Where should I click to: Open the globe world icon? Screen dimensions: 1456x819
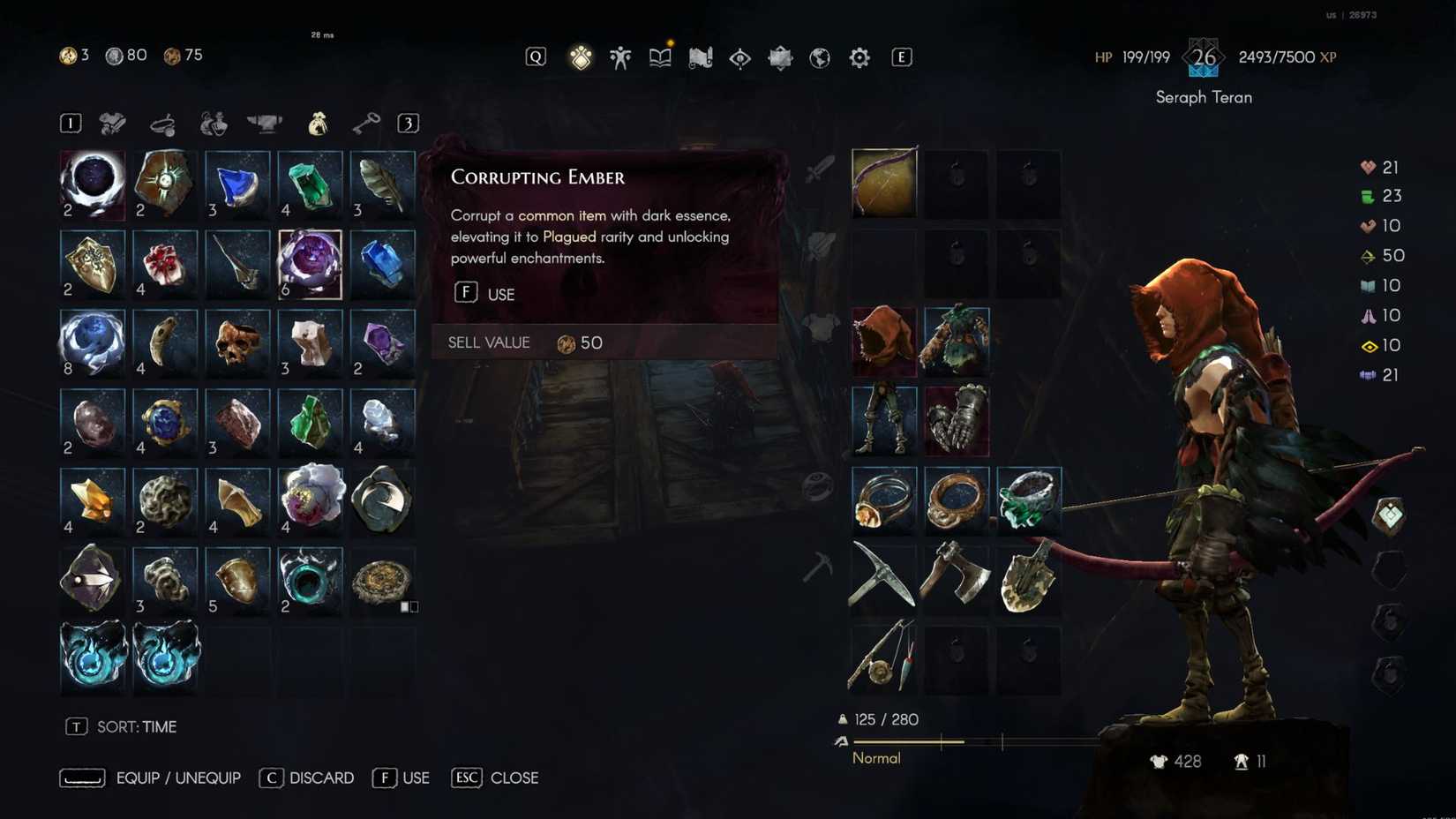click(819, 56)
